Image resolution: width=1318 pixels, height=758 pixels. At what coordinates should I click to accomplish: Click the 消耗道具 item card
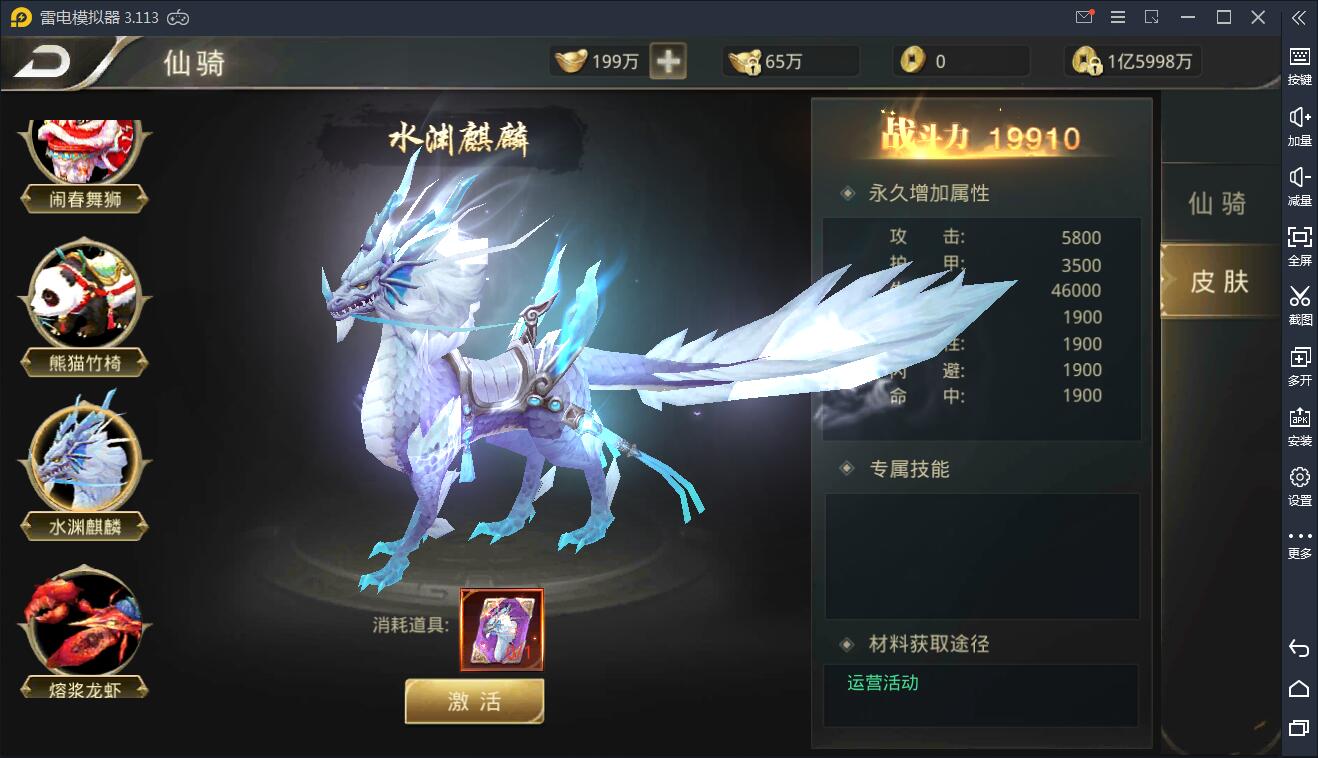502,628
